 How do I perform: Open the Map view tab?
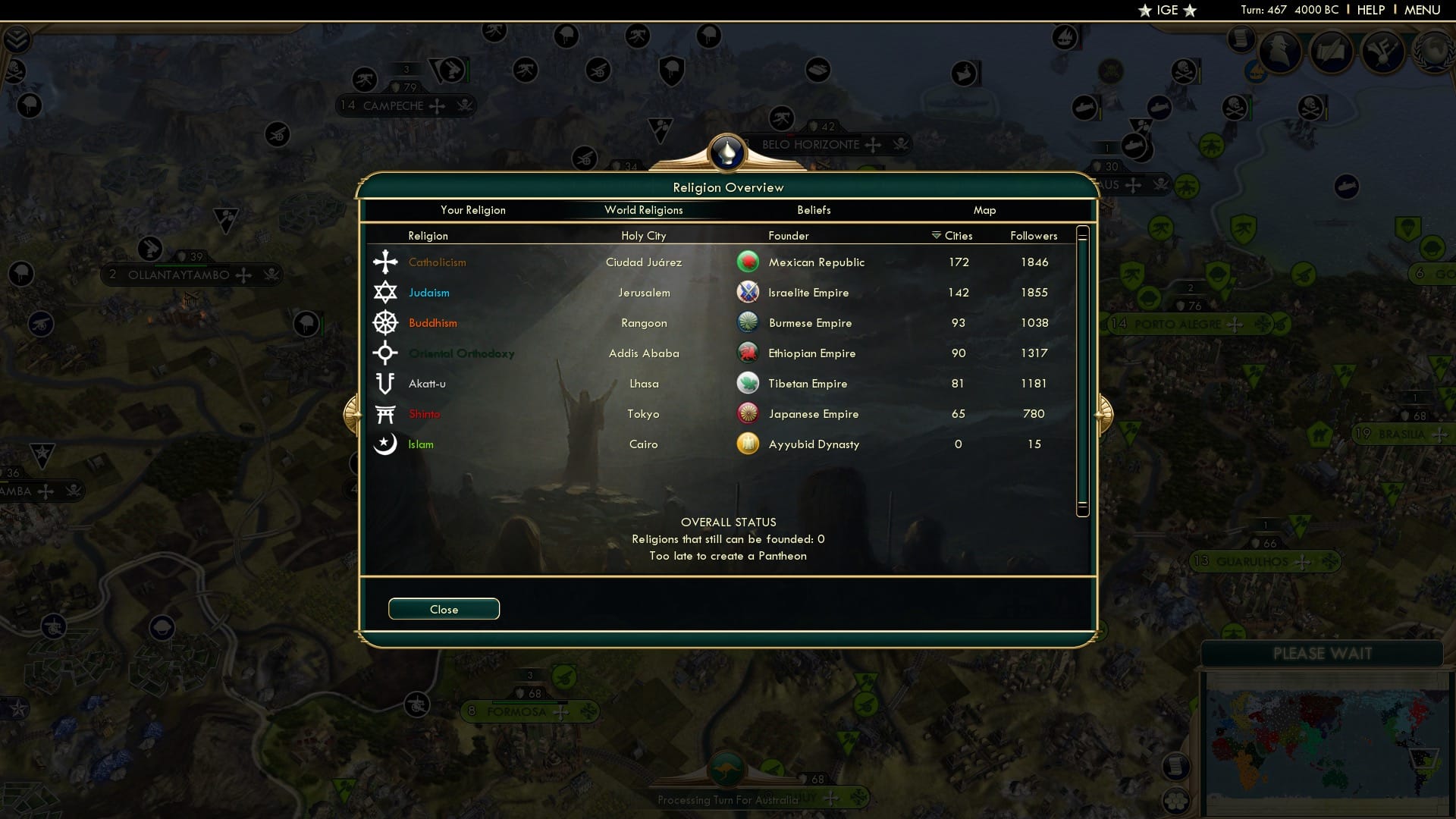984,210
